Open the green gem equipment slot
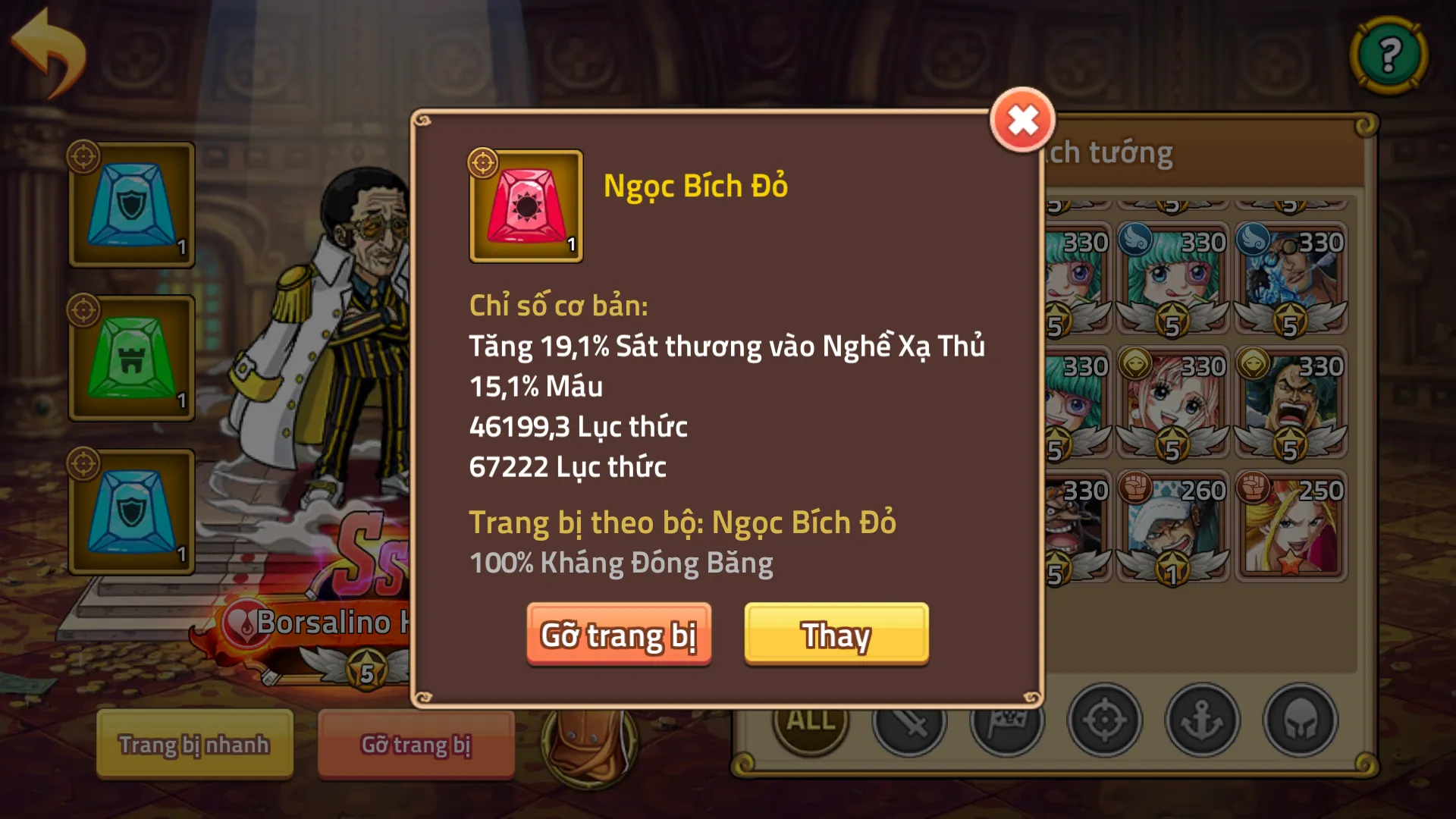This screenshot has height=819, width=1456. tap(131, 356)
